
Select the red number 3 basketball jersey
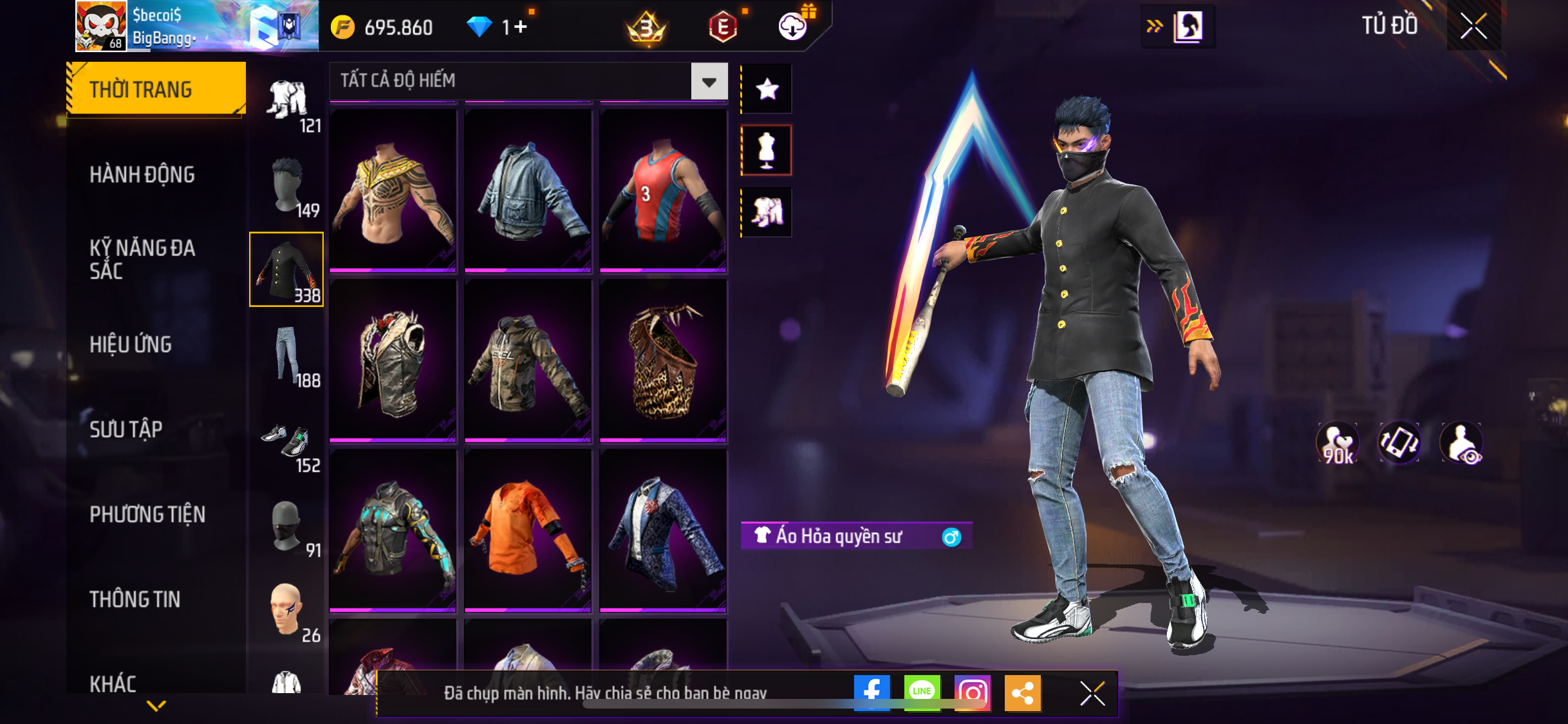[x=663, y=190]
